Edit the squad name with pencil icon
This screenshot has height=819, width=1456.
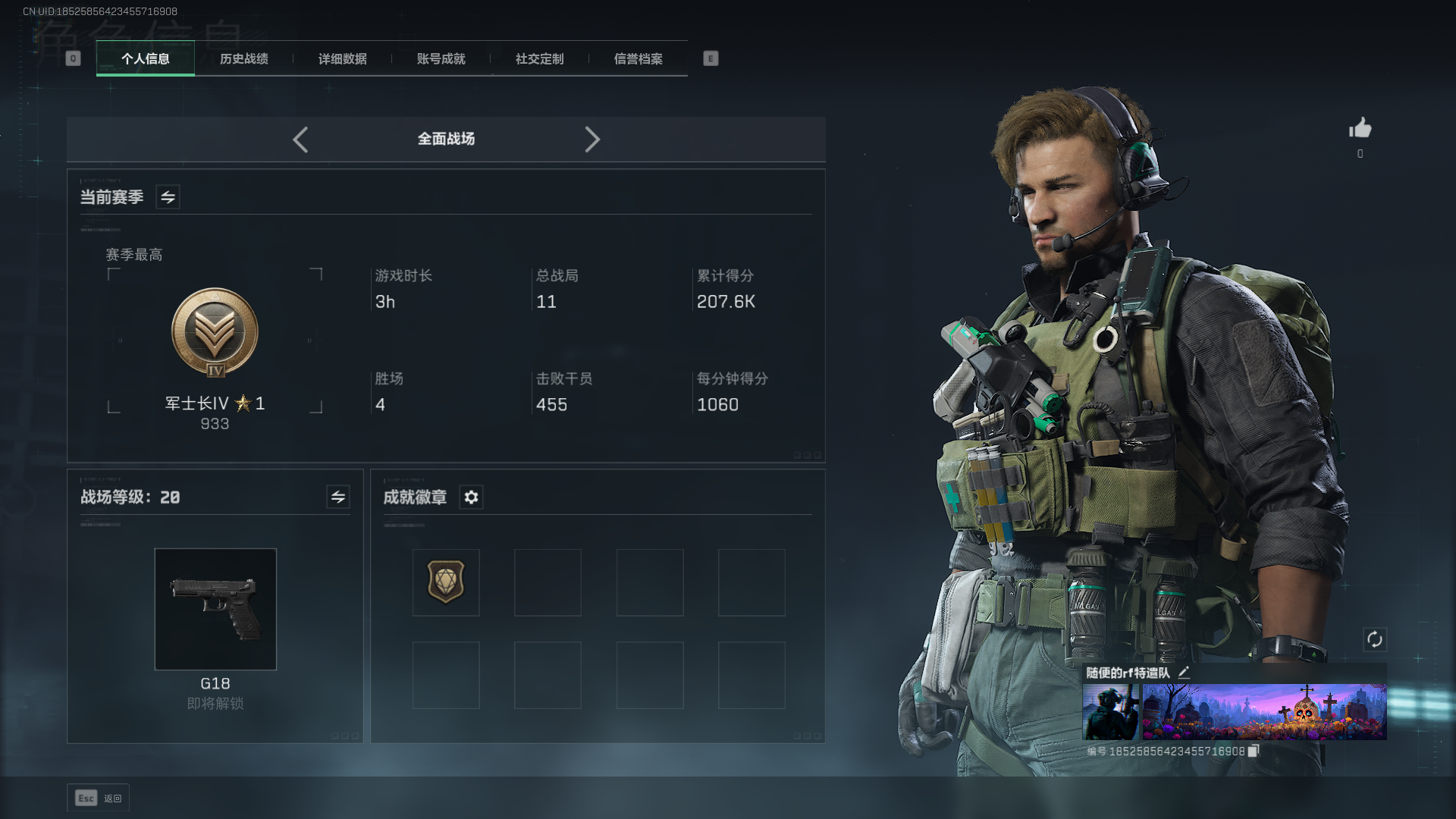pos(1184,673)
